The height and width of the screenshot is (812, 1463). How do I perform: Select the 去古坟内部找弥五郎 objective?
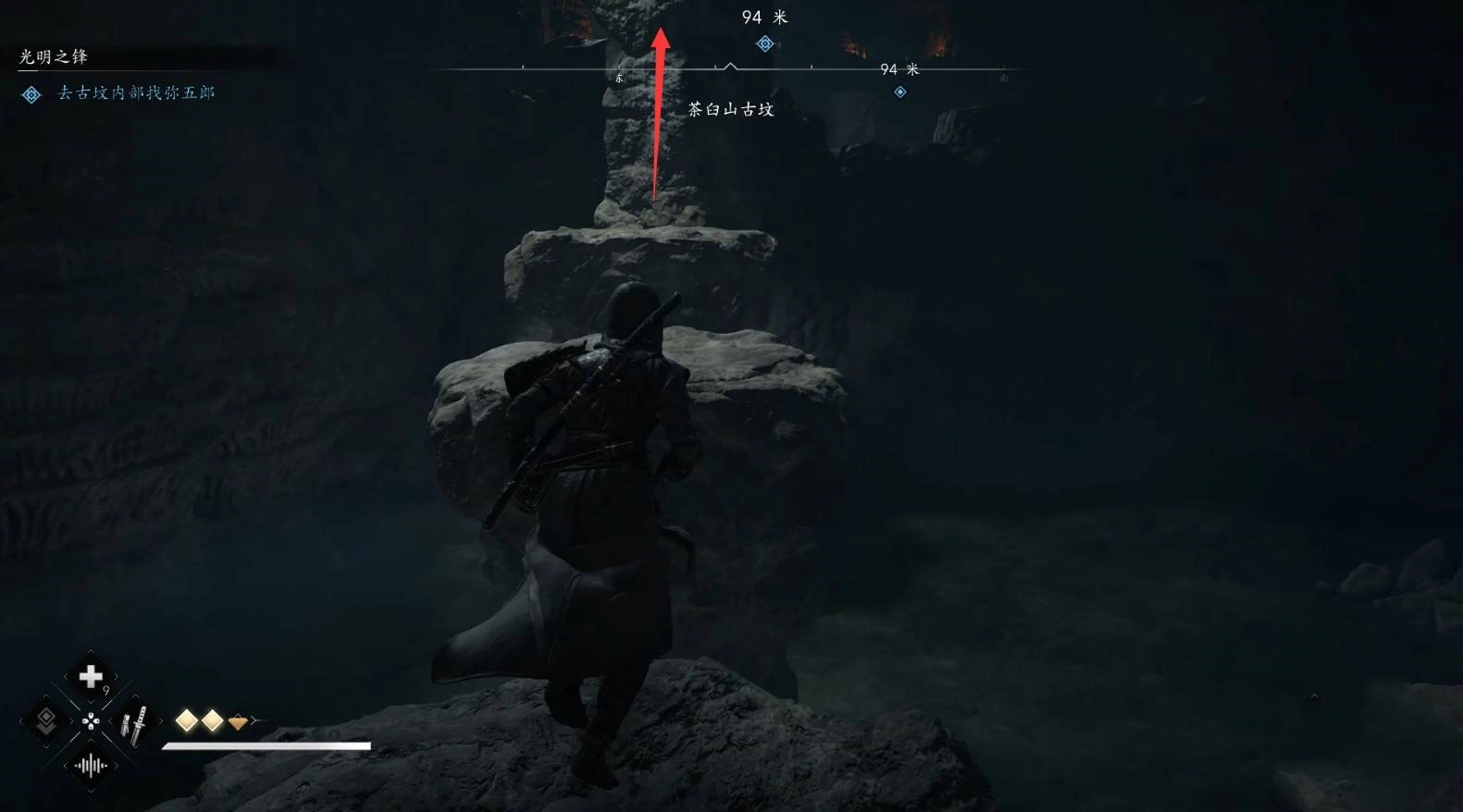click(136, 92)
